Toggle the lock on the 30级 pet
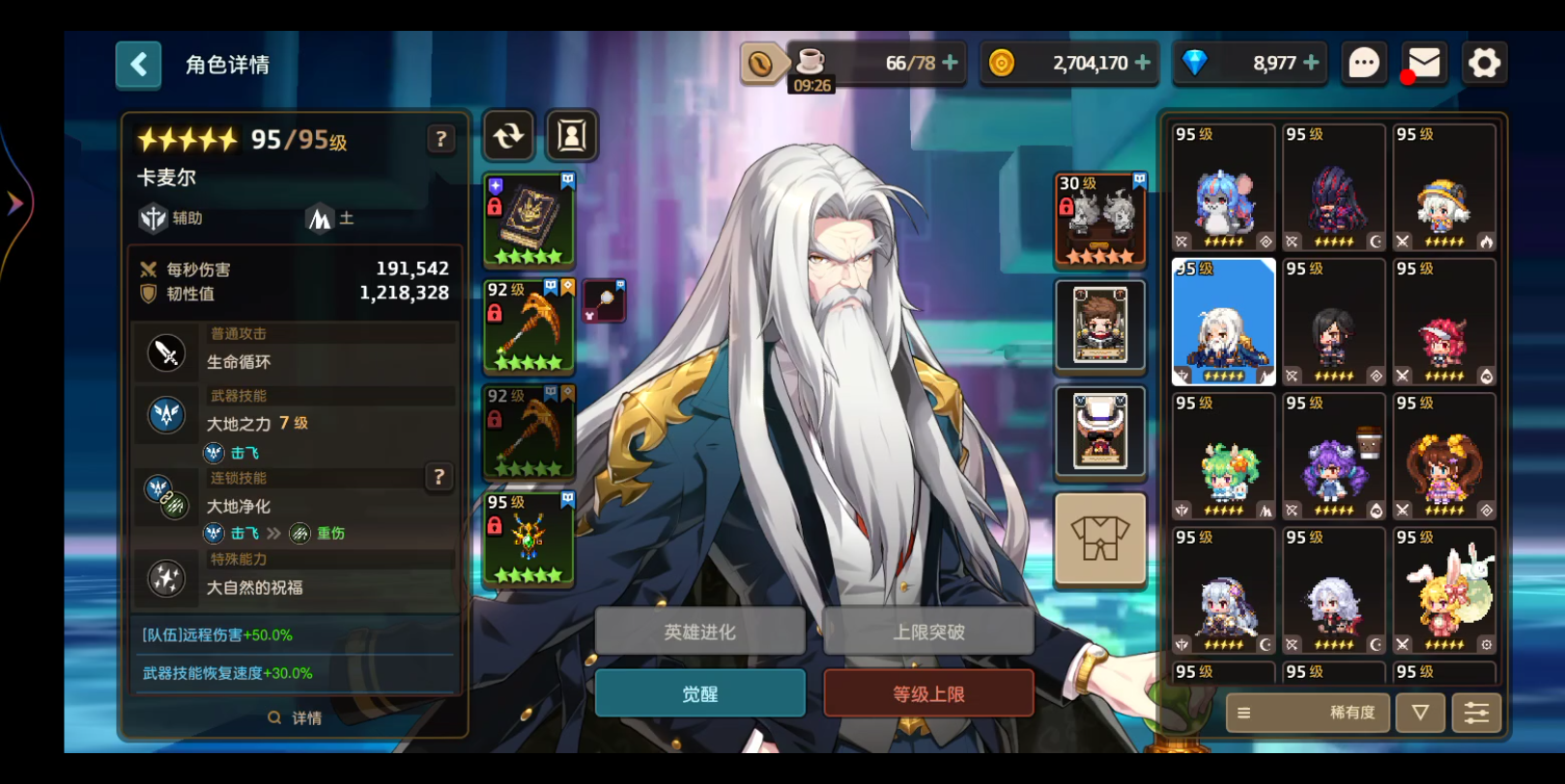The width and height of the screenshot is (1565, 784). (1067, 206)
